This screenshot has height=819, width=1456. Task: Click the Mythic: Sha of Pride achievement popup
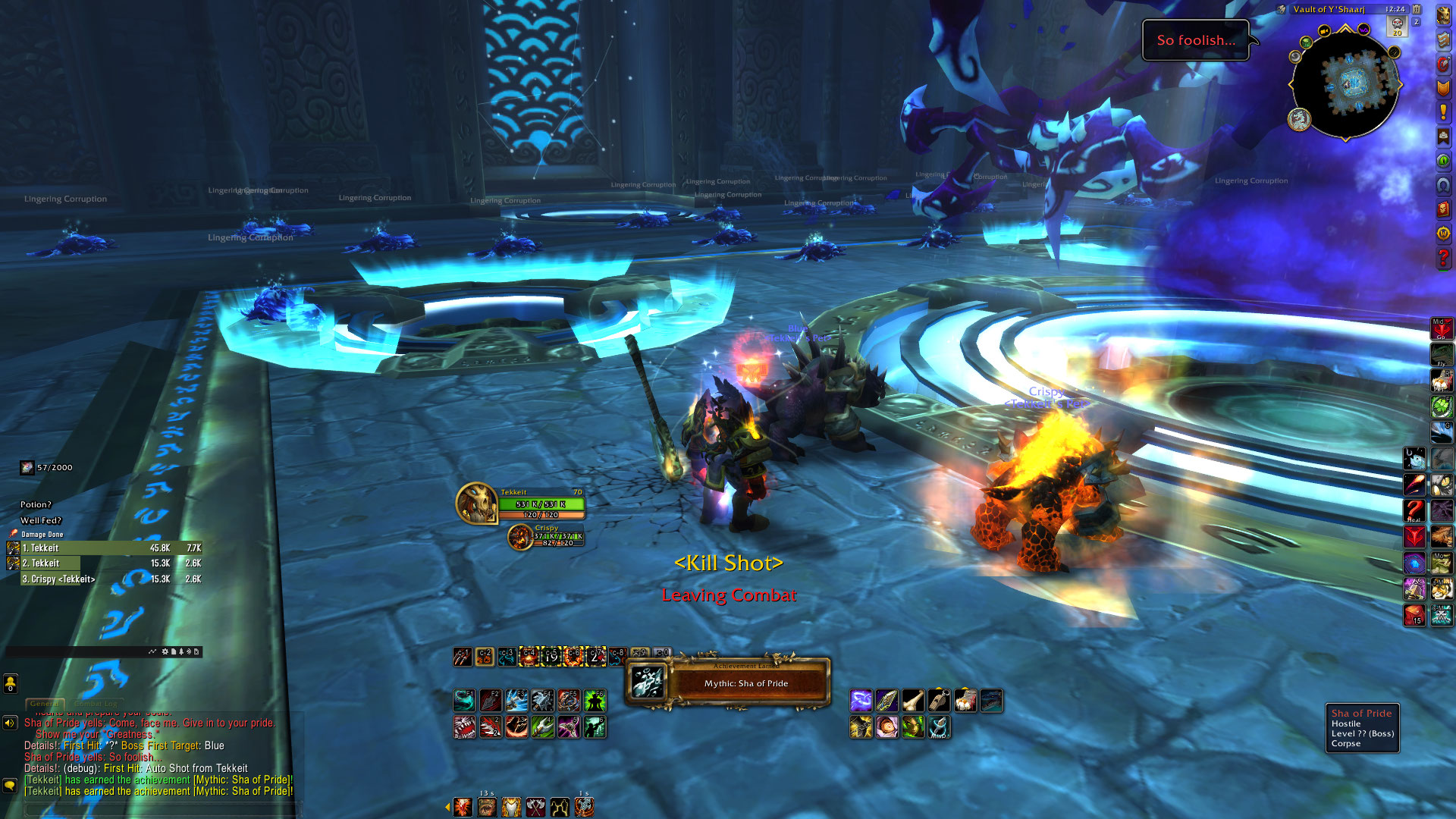click(x=728, y=682)
